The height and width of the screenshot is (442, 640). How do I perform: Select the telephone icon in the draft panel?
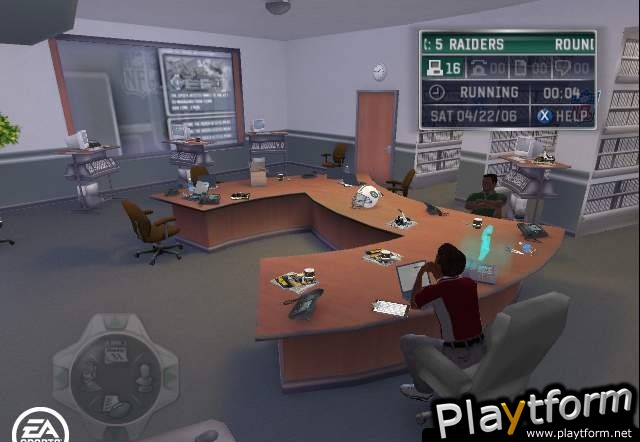479,68
